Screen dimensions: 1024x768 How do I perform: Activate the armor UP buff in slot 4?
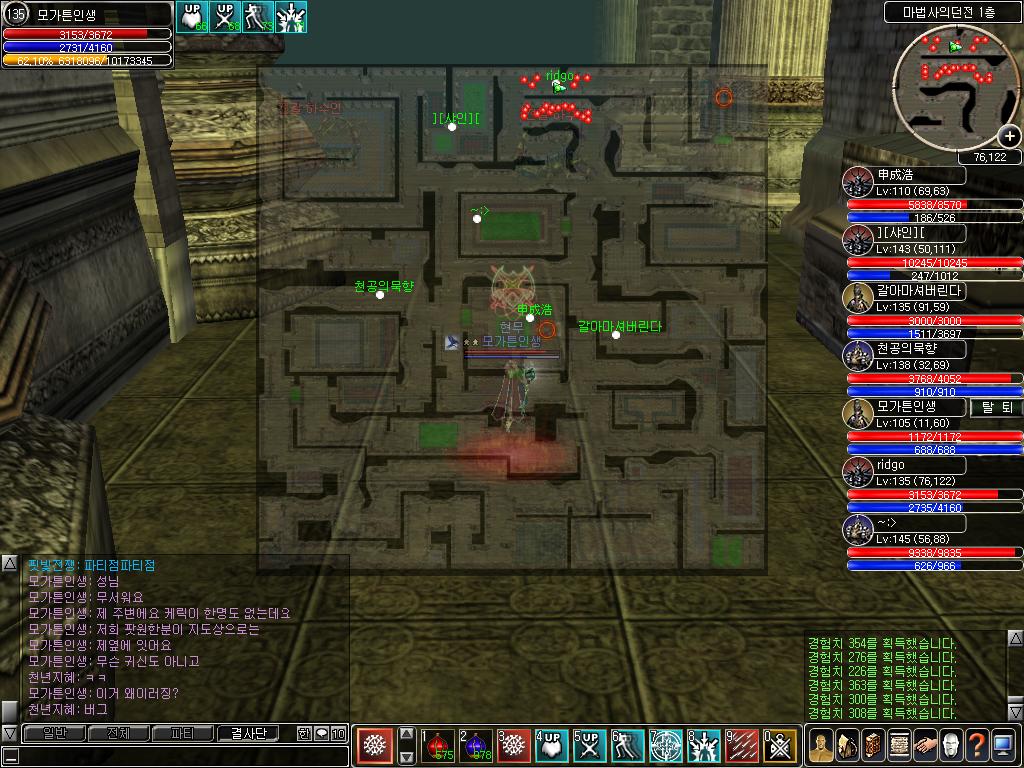click(x=553, y=746)
